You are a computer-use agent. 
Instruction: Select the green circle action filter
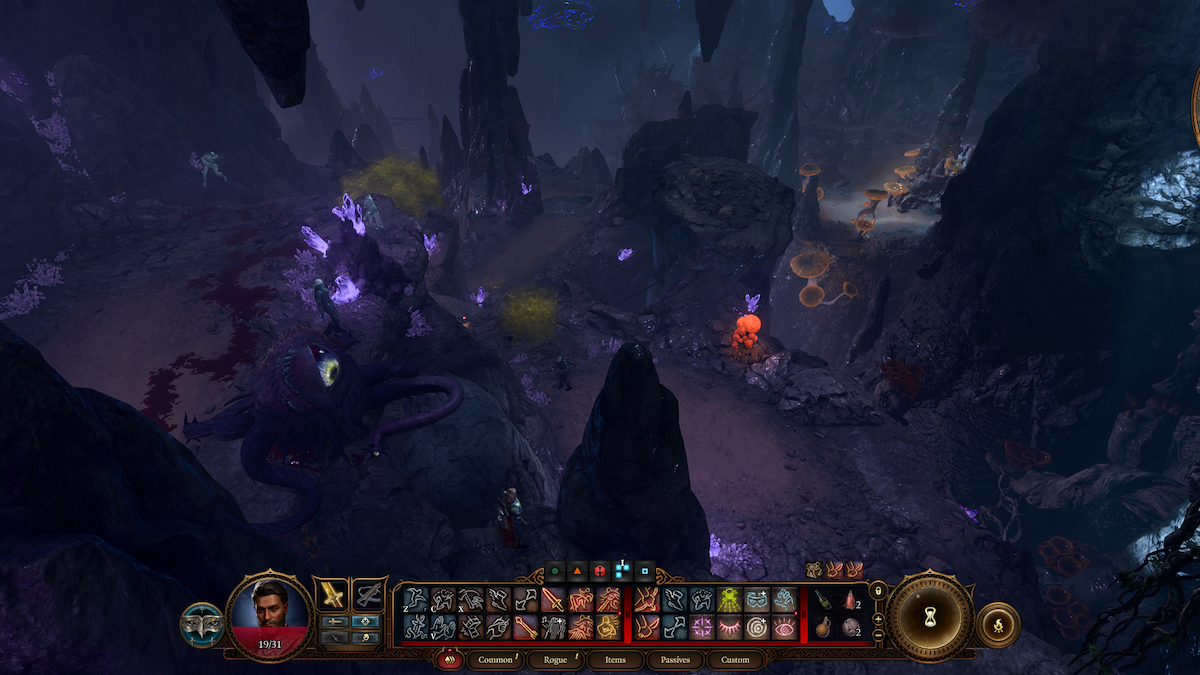(x=553, y=571)
